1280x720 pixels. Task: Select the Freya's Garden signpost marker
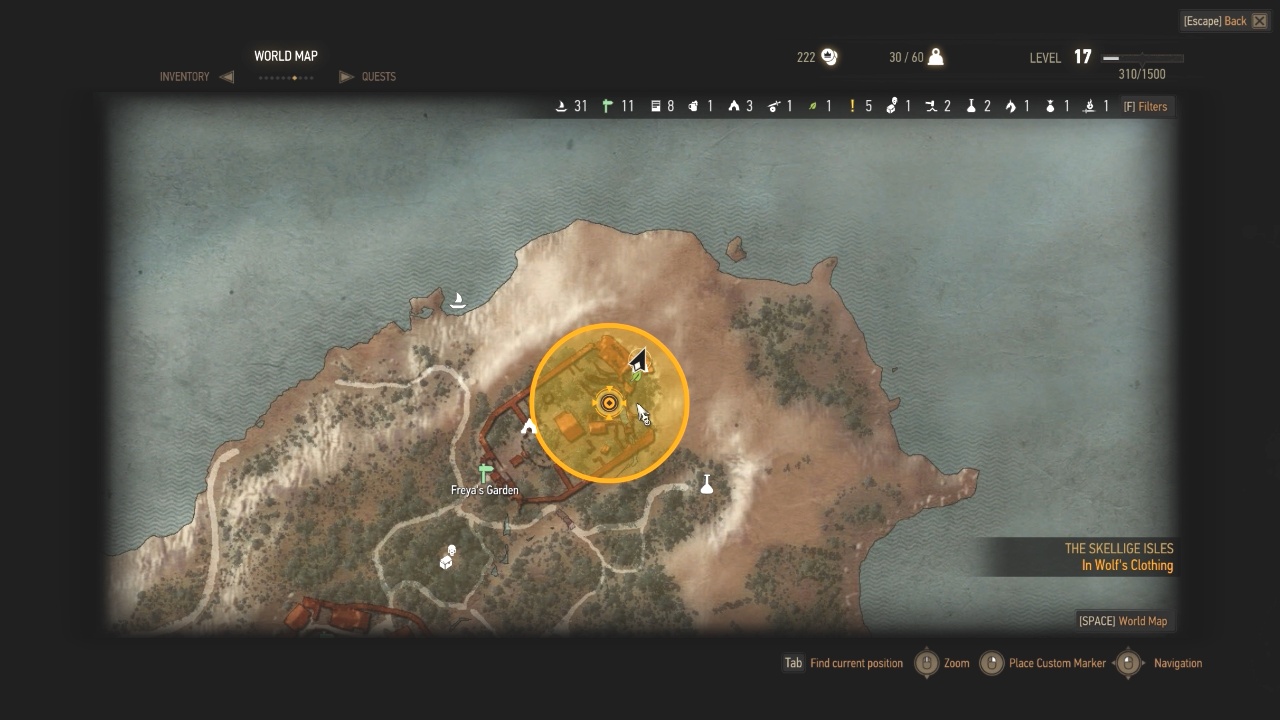click(x=486, y=472)
